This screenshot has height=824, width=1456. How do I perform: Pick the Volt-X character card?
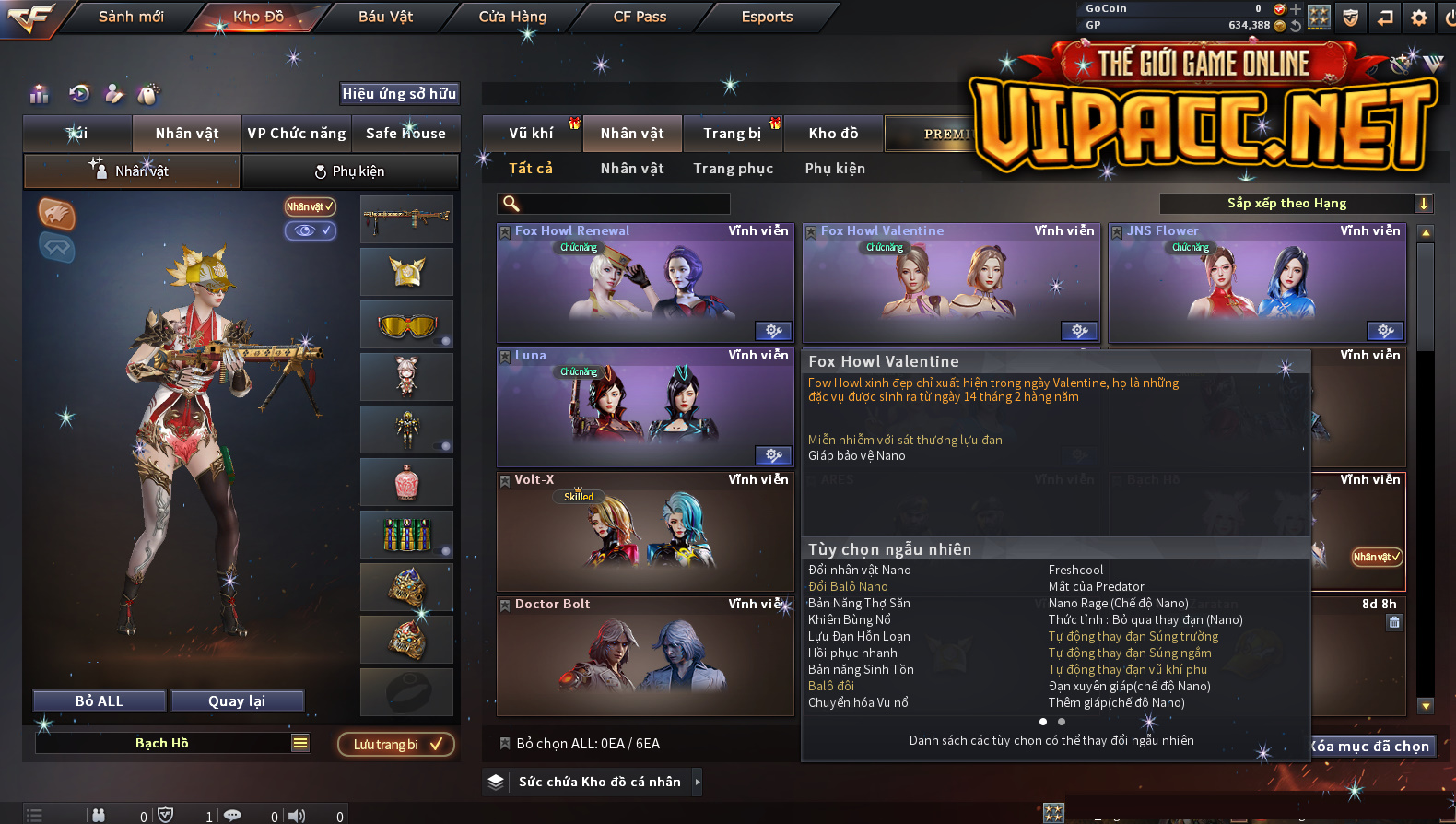click(x=645, y=532)
